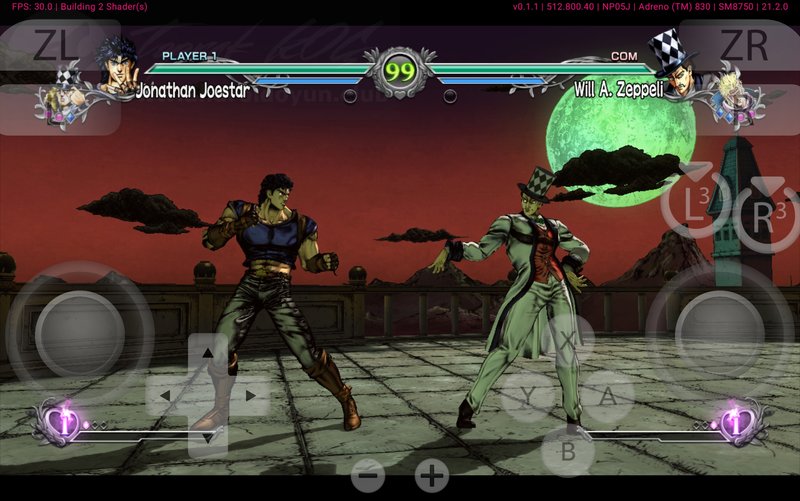Image resolution: width=800 pixels, height=501 pixels.
Task: Tap the D-pad left arrow
Action: [166, 396]
